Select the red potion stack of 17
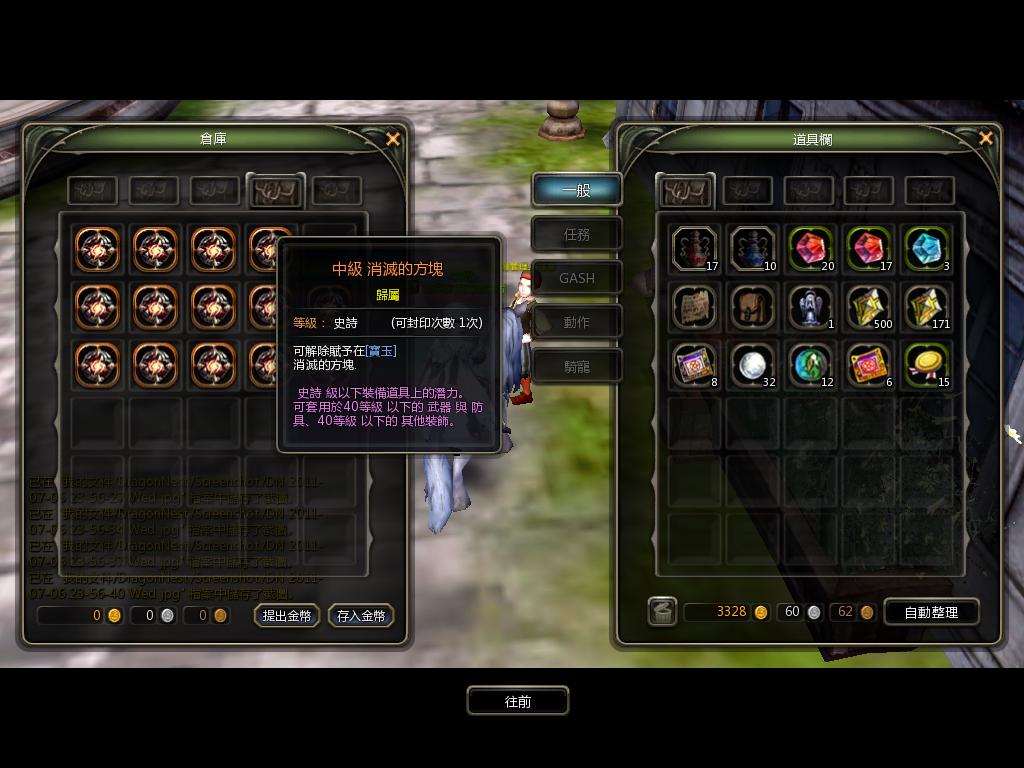Image resolution: width=1024 pixels, height=768 pixels. [x=695, y=249]
